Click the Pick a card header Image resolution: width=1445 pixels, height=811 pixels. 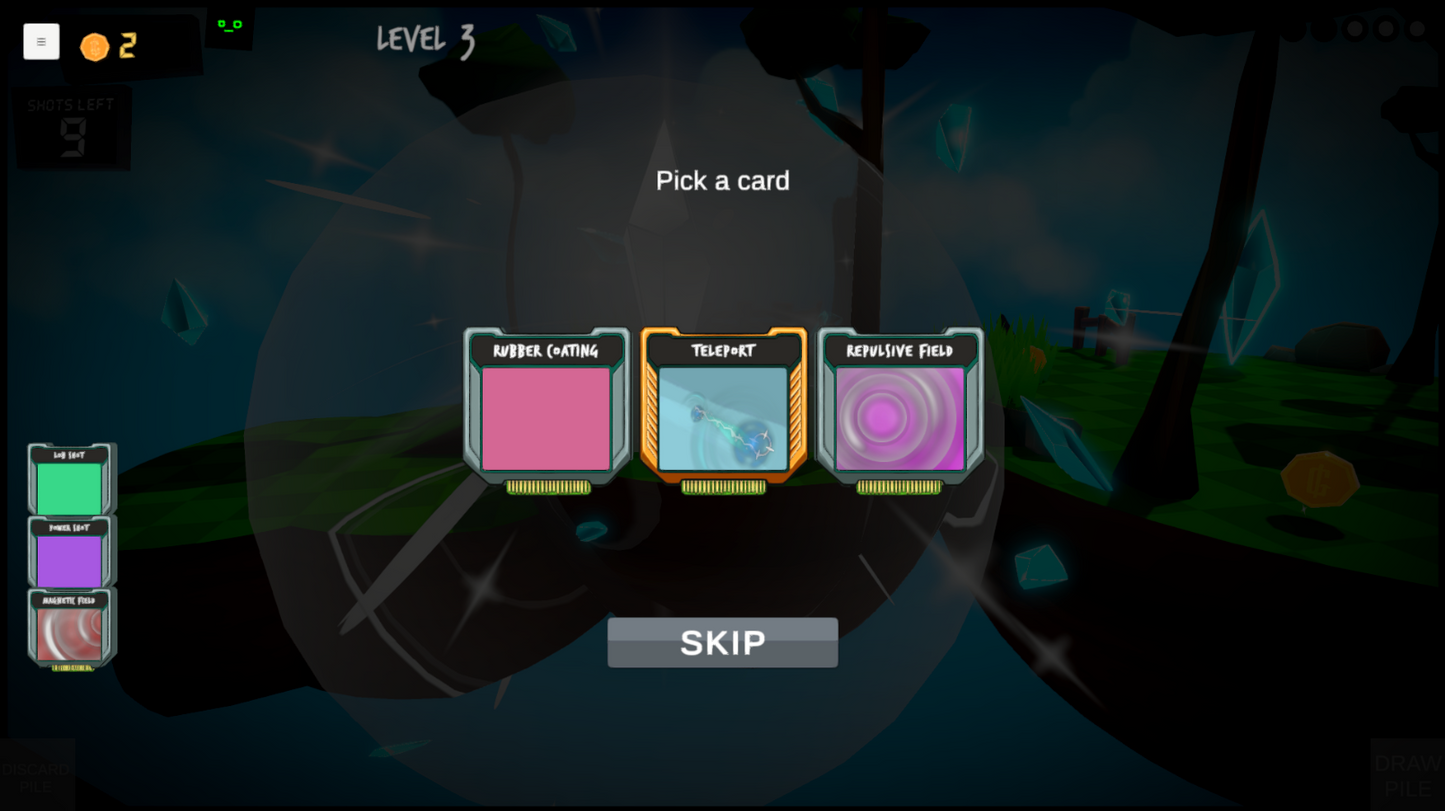[x=722, y=181]
